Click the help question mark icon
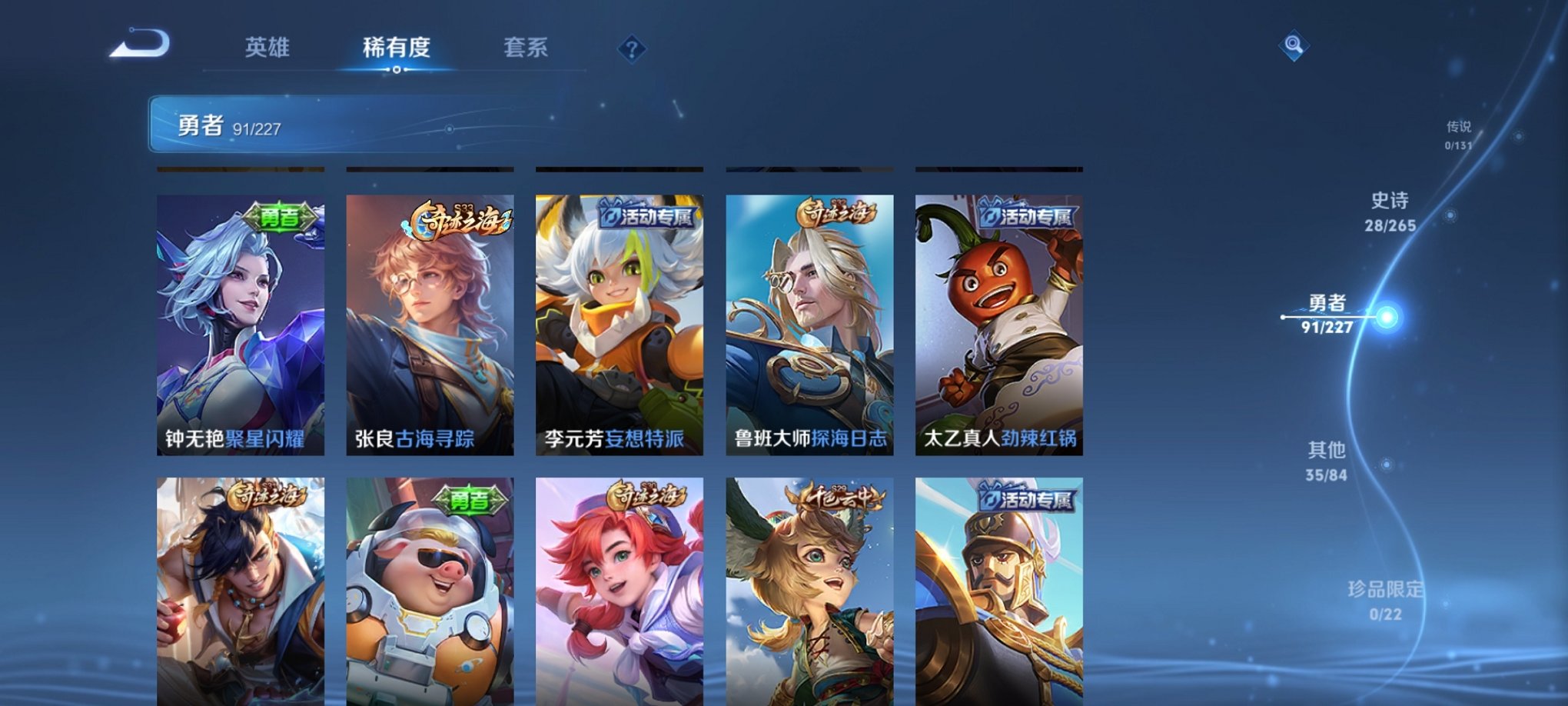The width and height of the screenshot is (1568, 706). pyautogui.click(x=632, y=50)
